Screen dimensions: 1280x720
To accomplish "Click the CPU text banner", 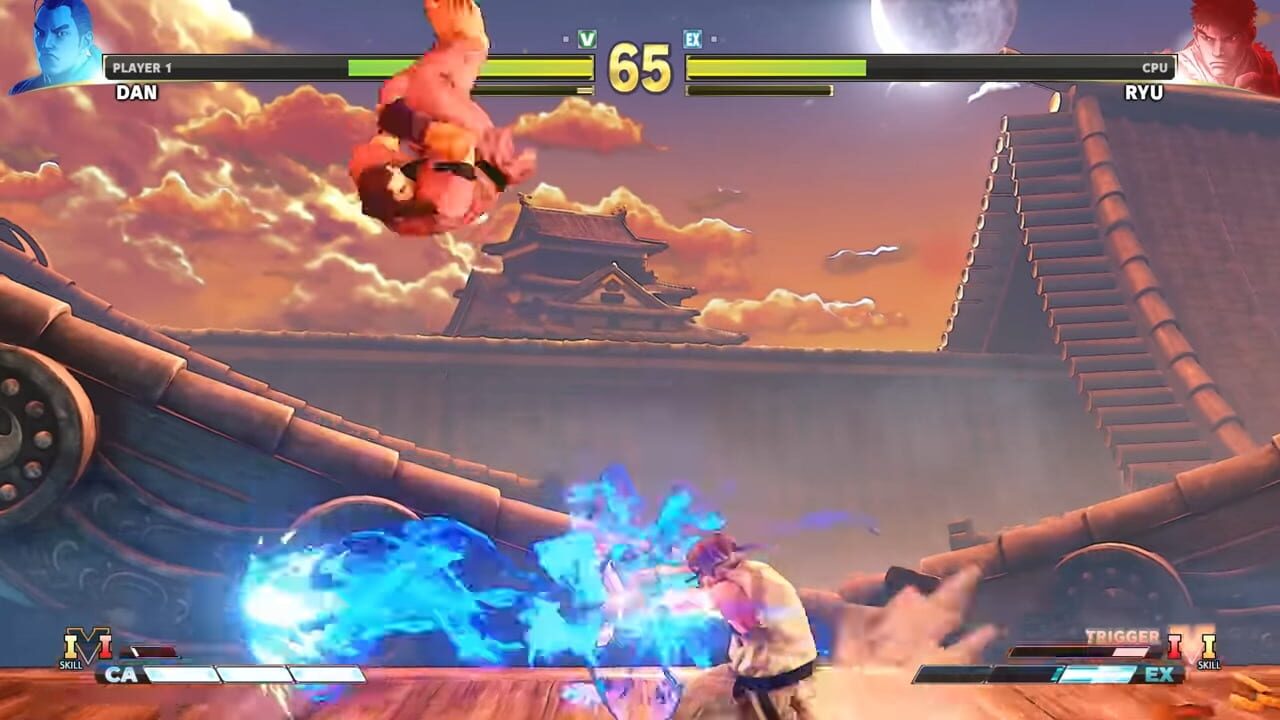I will (1158, 65).
